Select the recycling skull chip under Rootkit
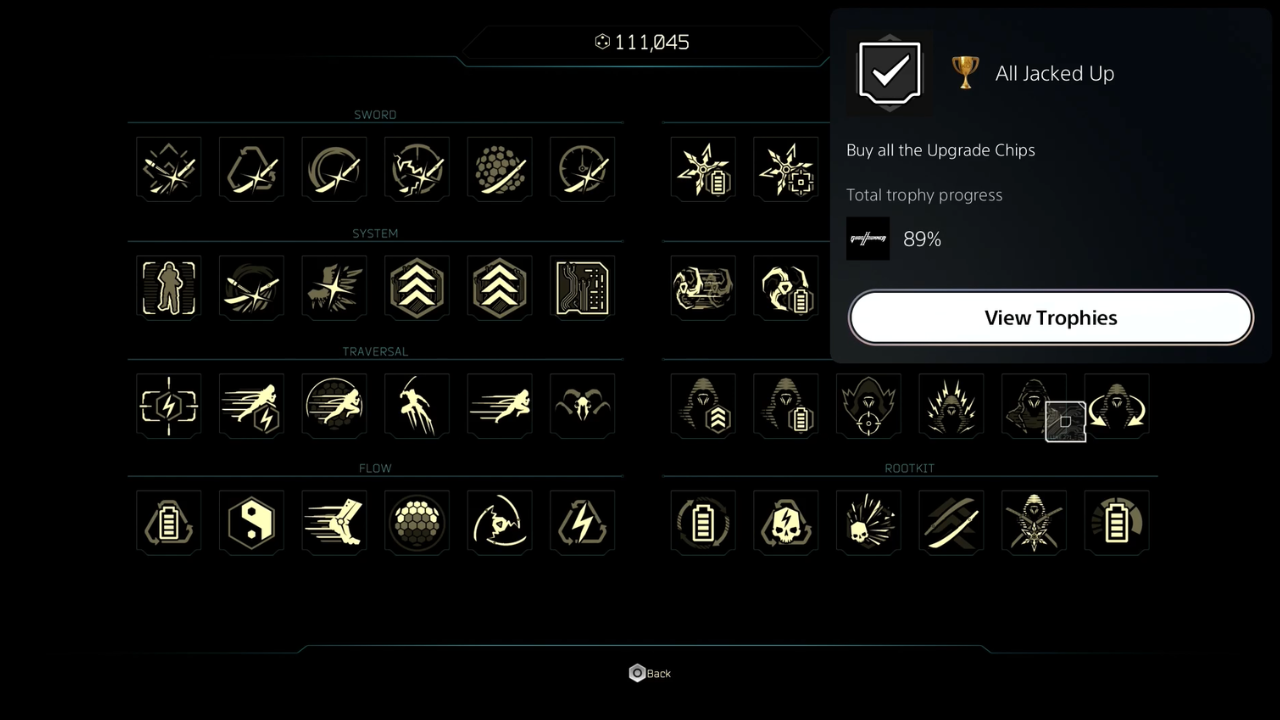 (x=785, y=522)
